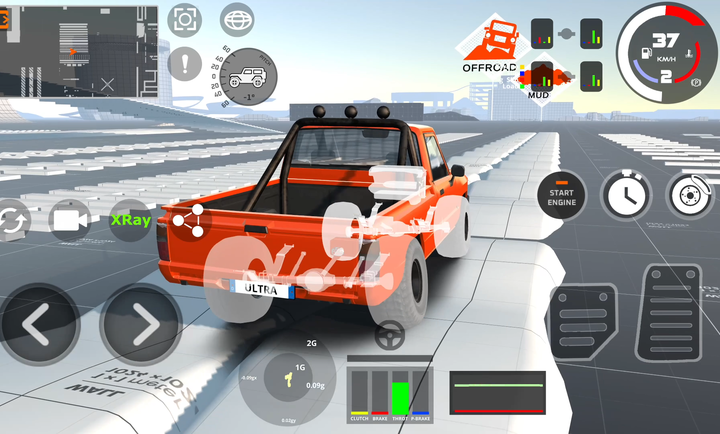The width and height of the screenshot is (720, 434).
Task: Open the stopwatch timer button
Action: coord(626,195)
